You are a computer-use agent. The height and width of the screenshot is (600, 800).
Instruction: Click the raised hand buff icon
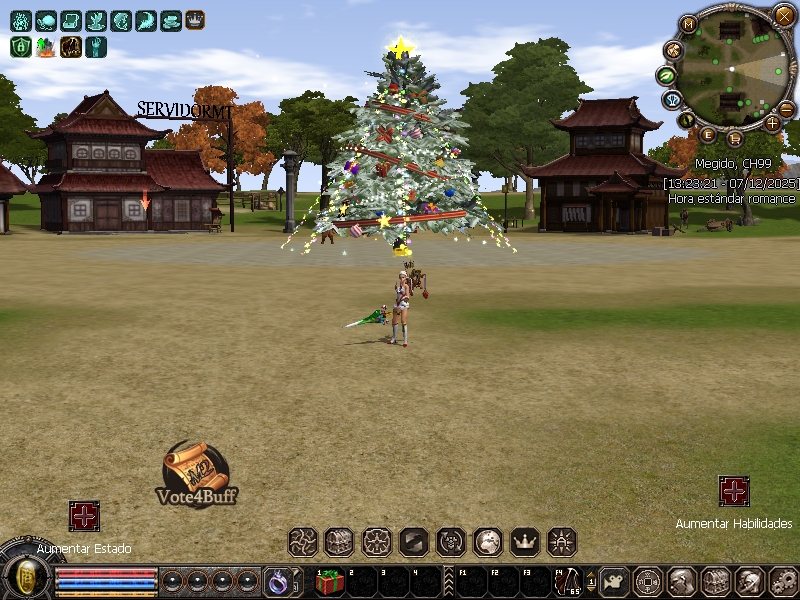pos(96,46)
